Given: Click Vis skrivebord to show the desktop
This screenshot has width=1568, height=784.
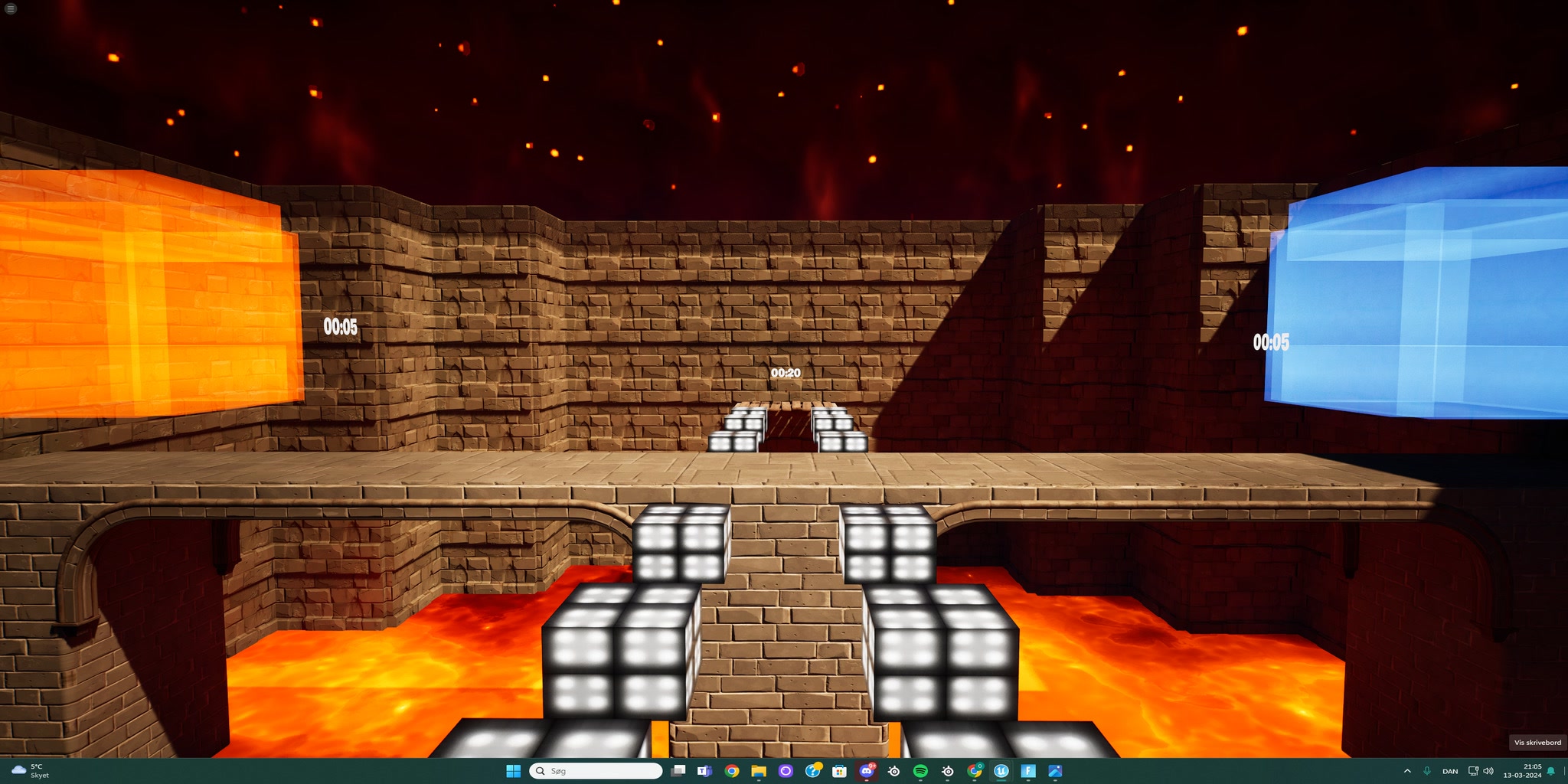Looking at the screenshot, I should [x=1537, y=743].
